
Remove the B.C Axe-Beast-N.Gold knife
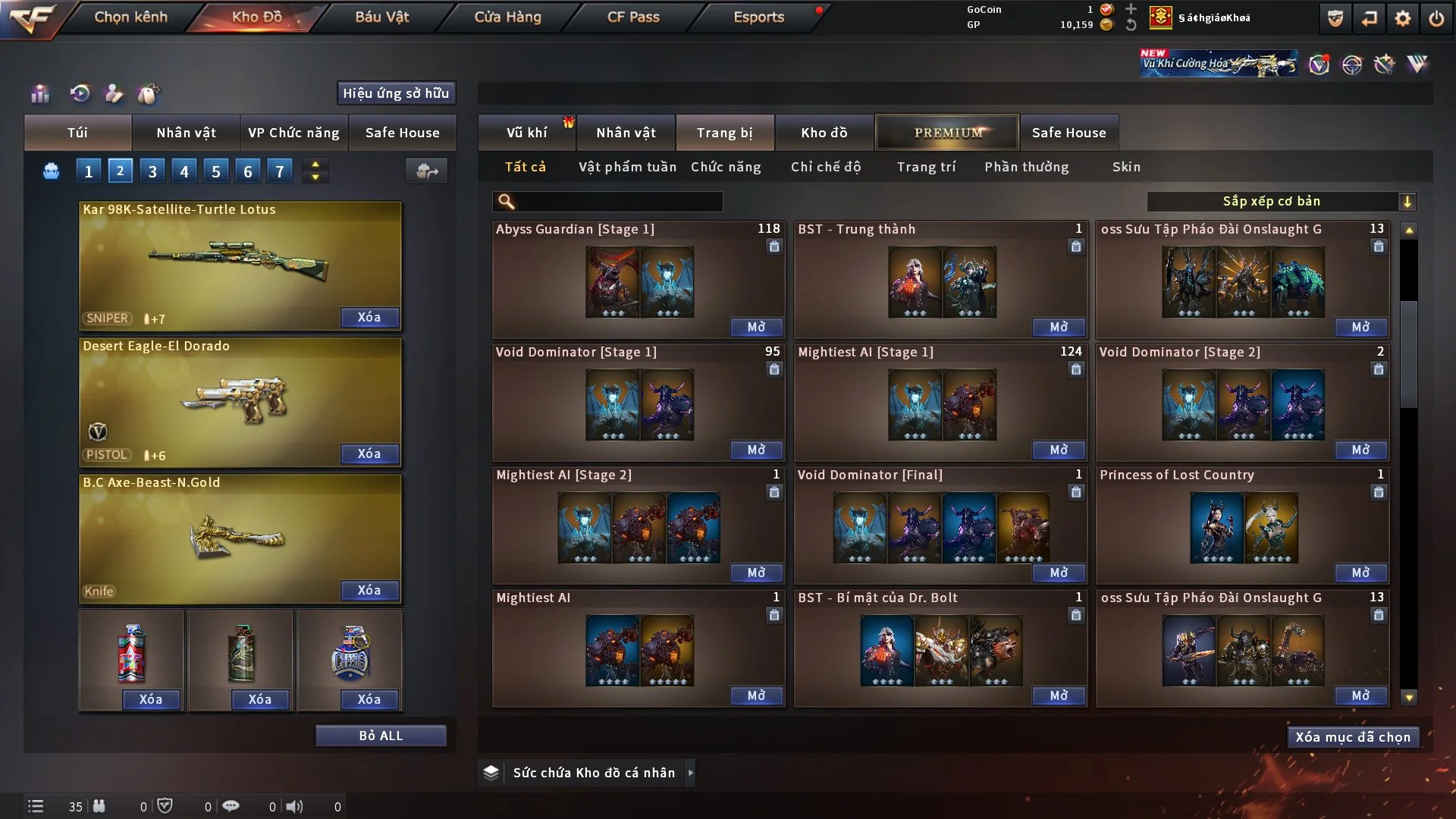369,590
